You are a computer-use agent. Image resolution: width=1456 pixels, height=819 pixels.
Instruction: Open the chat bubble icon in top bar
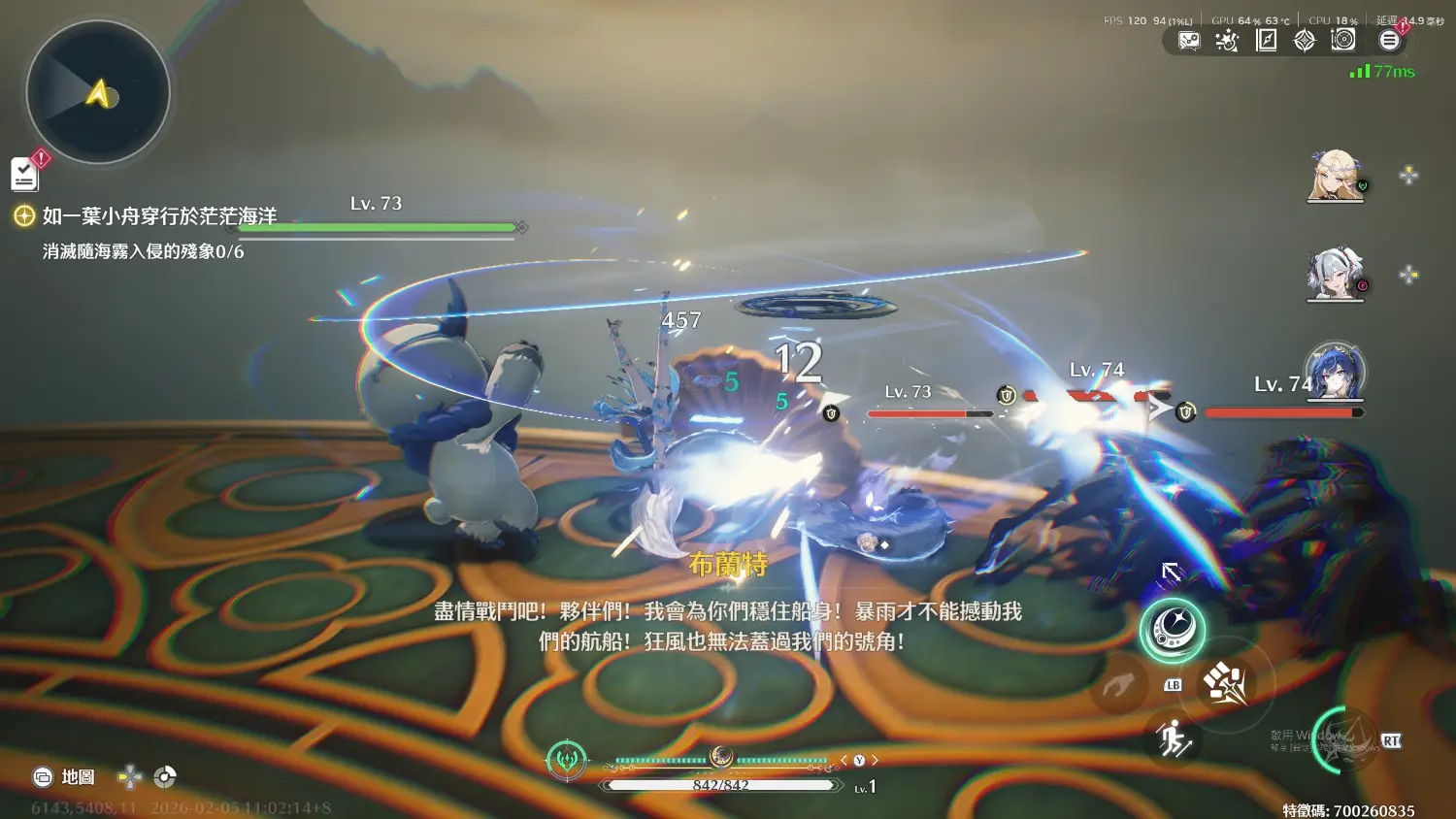coord(1189,40)
